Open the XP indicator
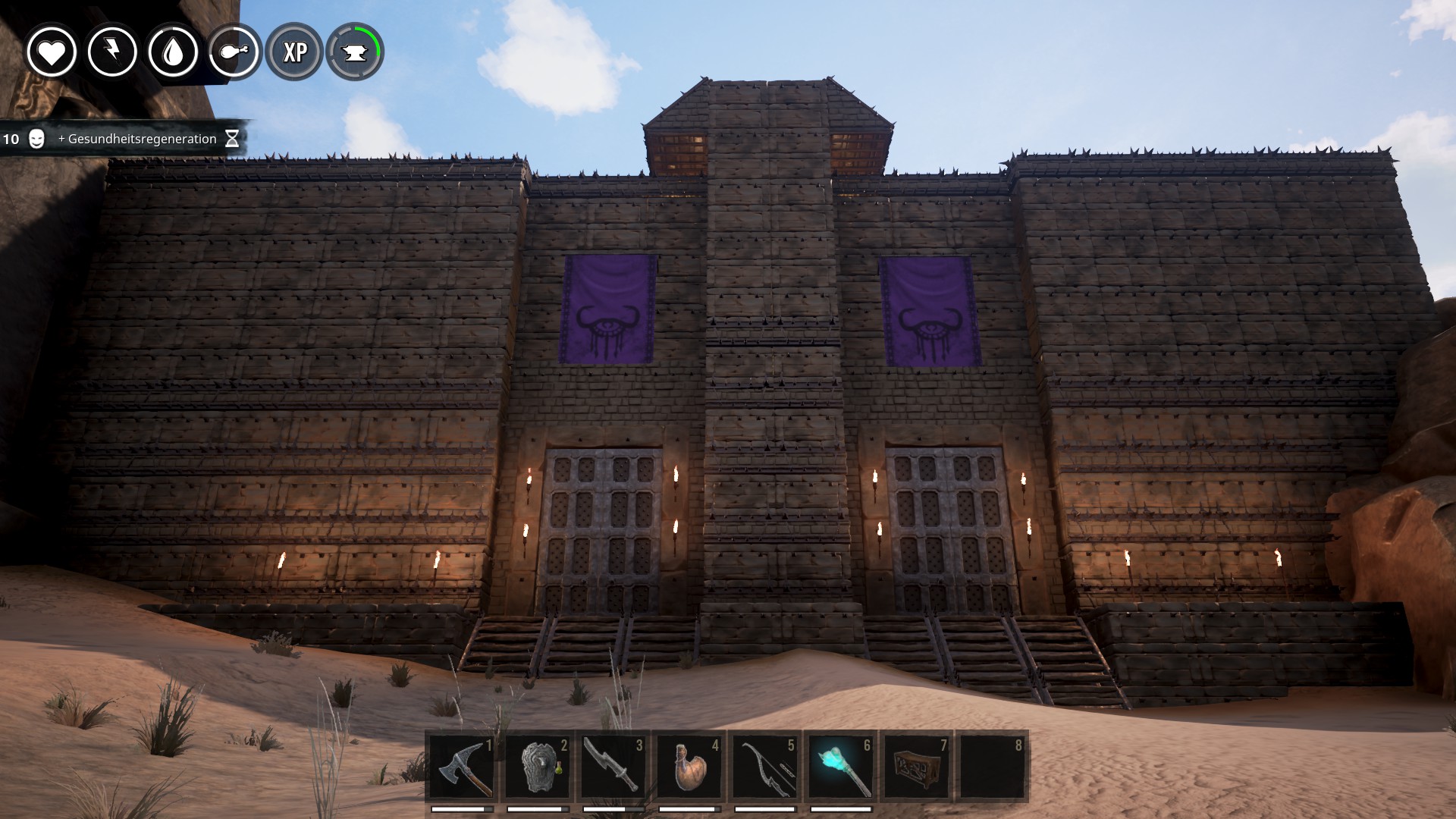 pyautogui.click(x=294, y=52)
